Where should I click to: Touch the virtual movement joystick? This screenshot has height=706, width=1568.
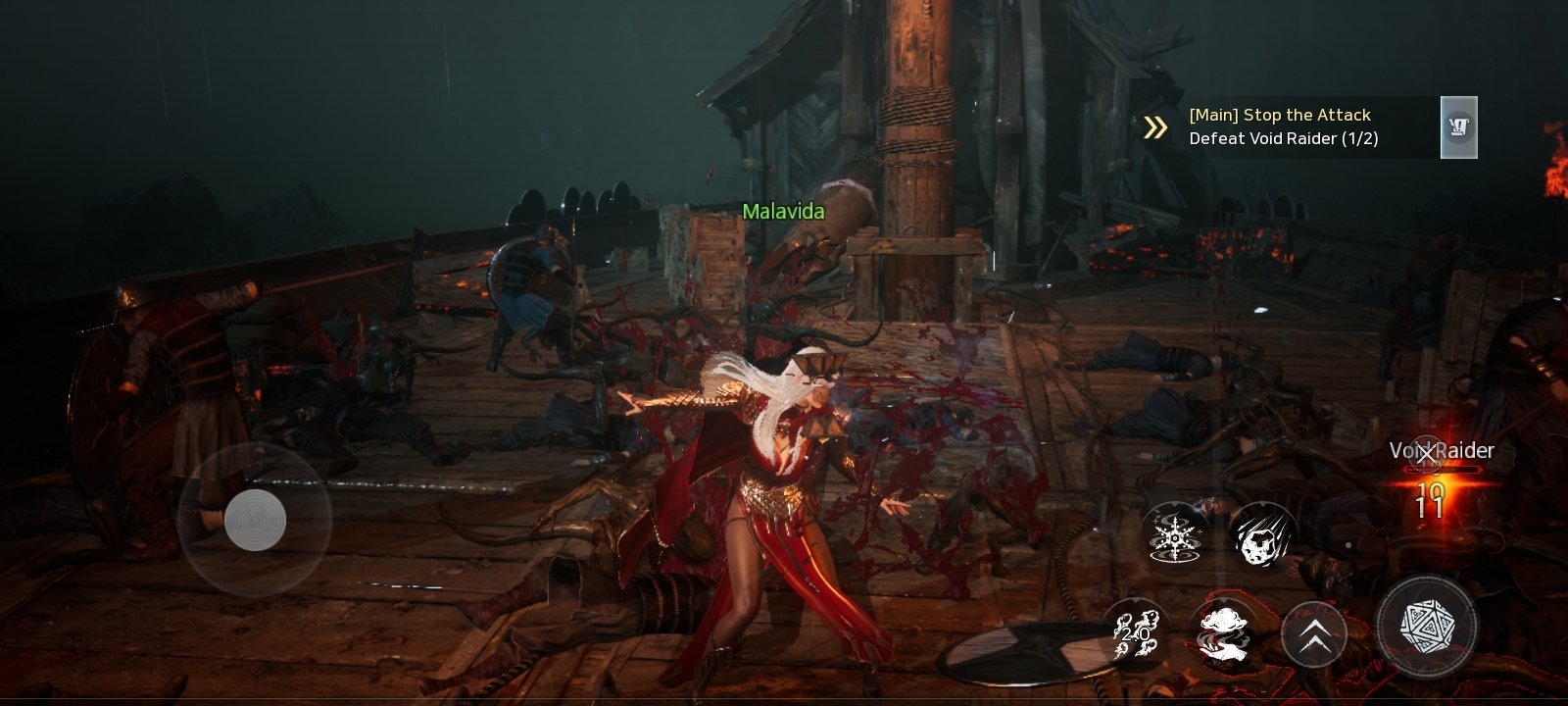[255, 519]
